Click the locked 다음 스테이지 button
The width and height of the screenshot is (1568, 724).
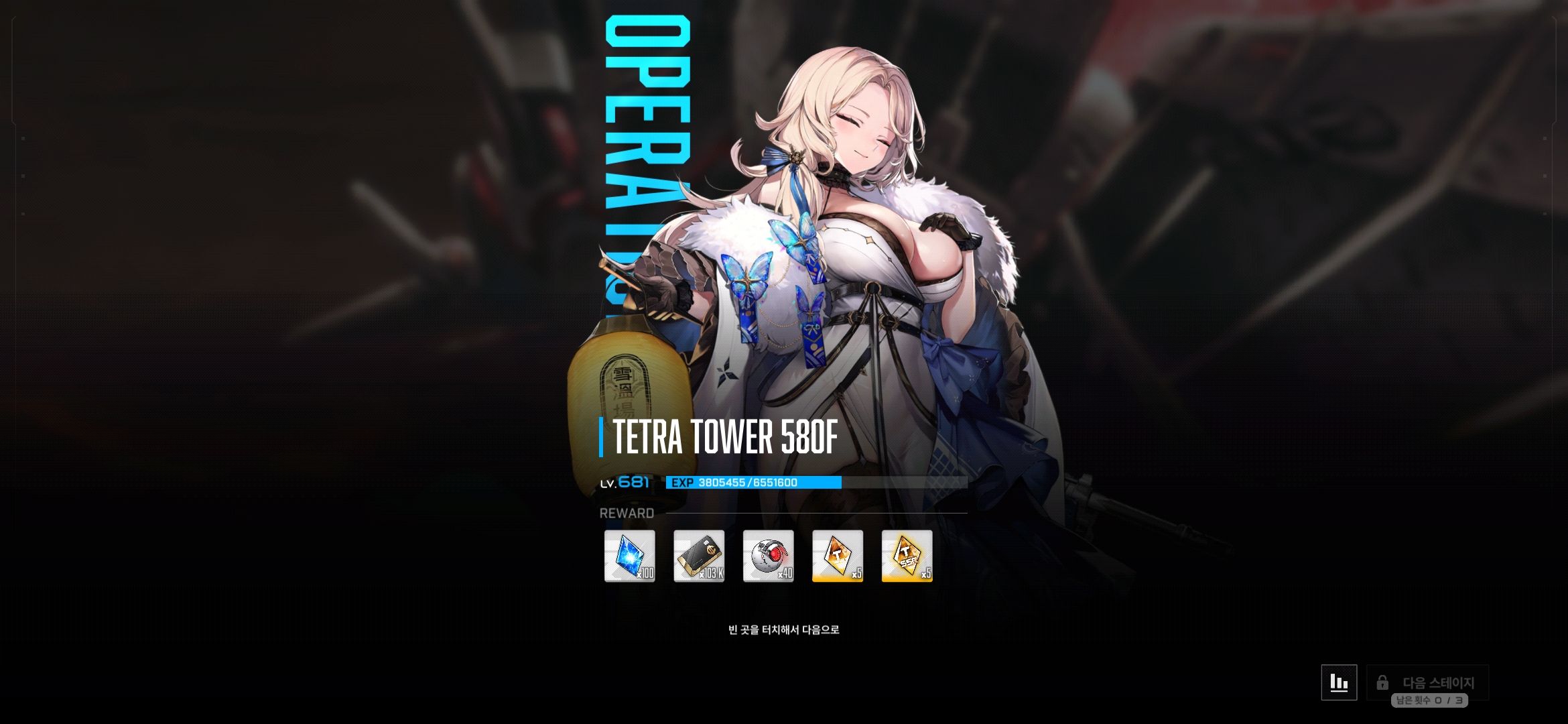point(1427,682)
